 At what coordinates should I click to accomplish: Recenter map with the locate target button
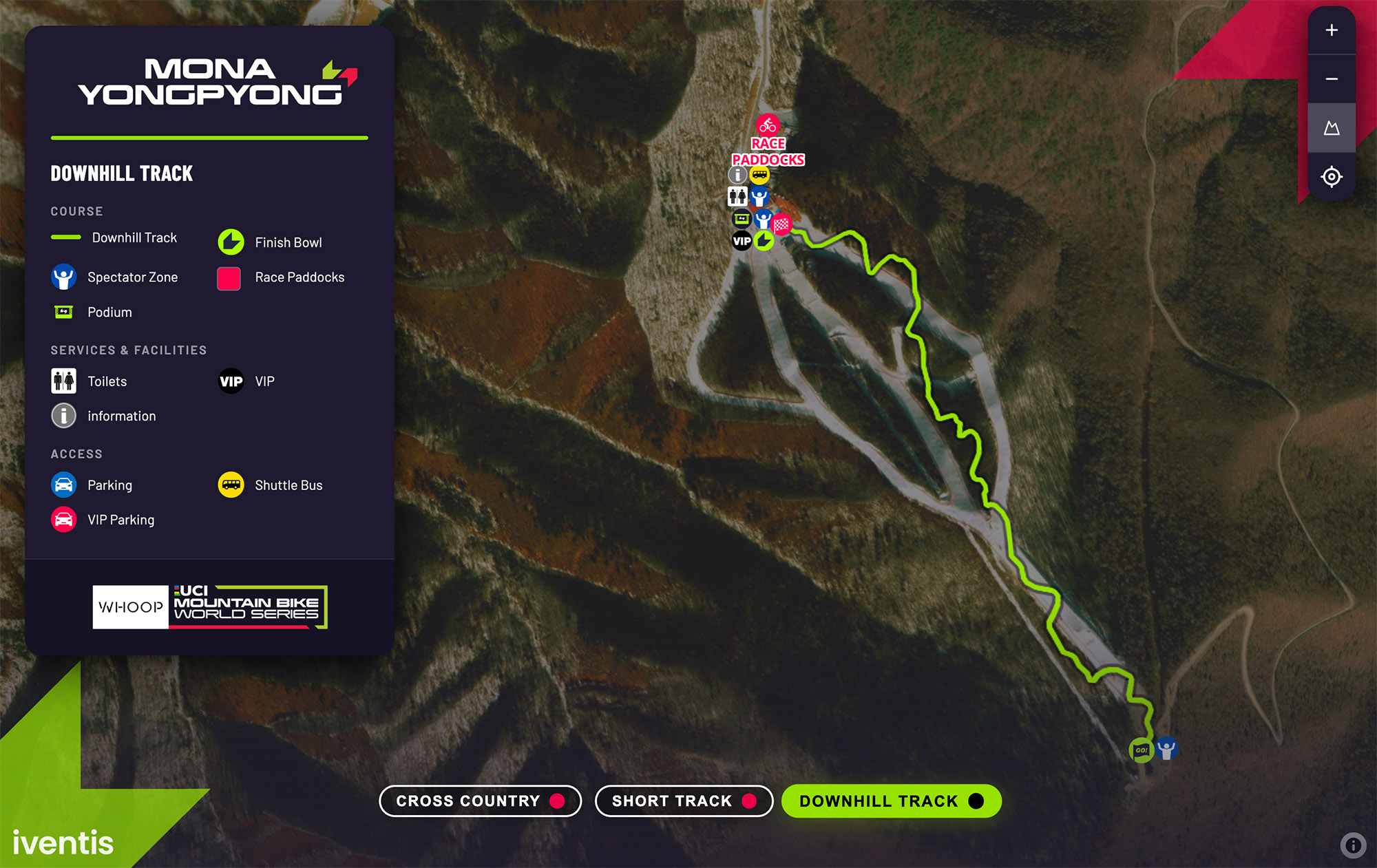point(1332,177)
